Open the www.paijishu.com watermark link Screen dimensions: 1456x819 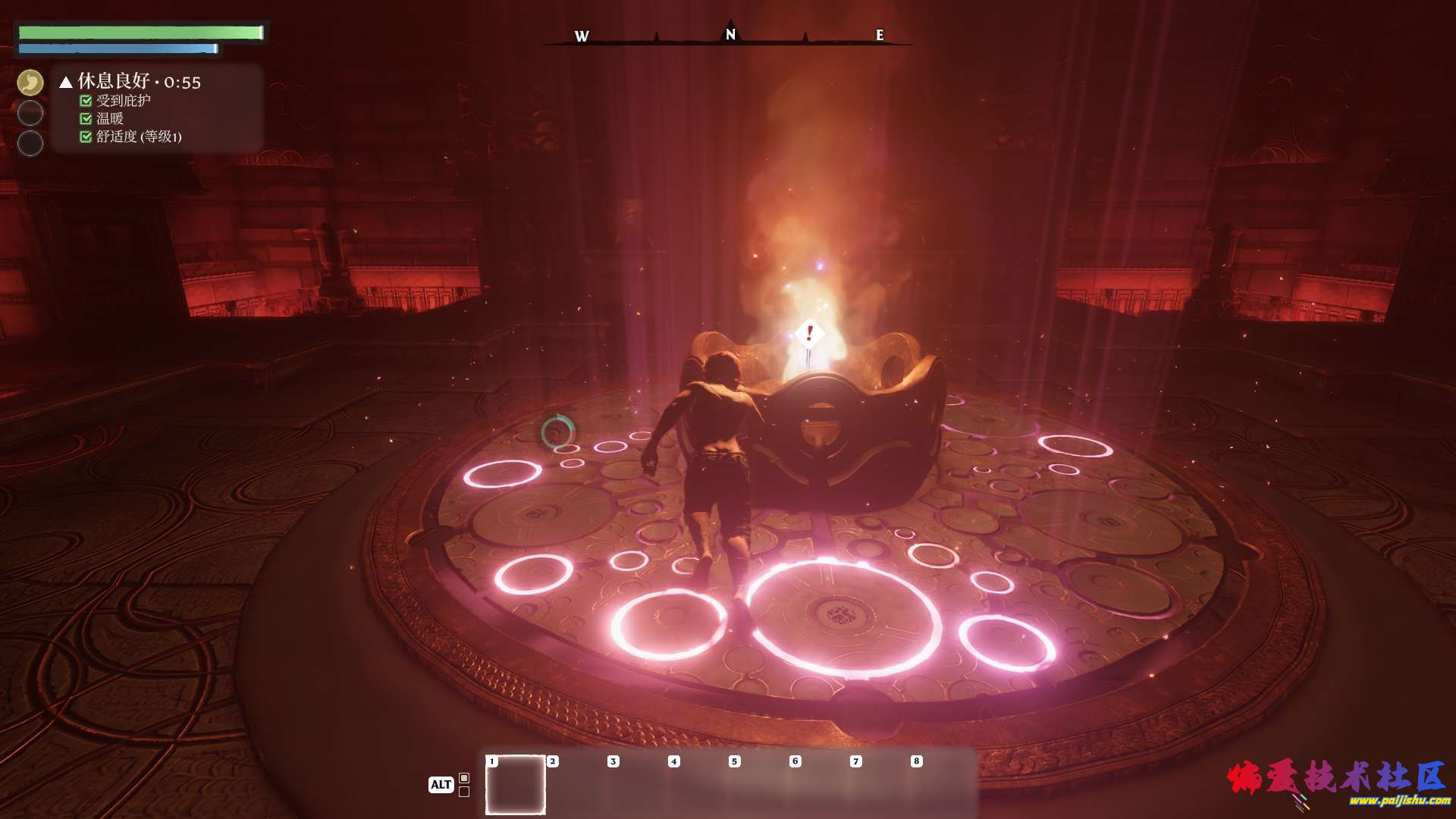1399,801
